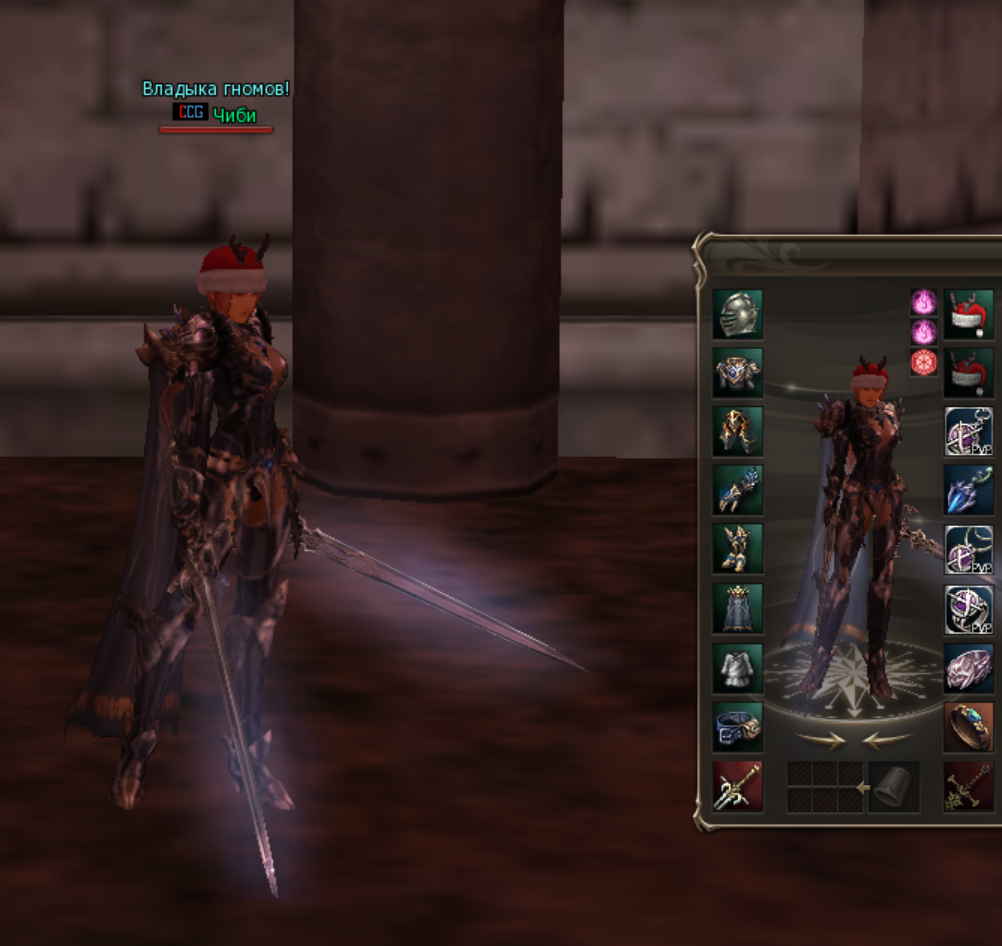Click the left-pointing gold rotate arrow
Screen dimensions: 1002x946
(888, 740)
